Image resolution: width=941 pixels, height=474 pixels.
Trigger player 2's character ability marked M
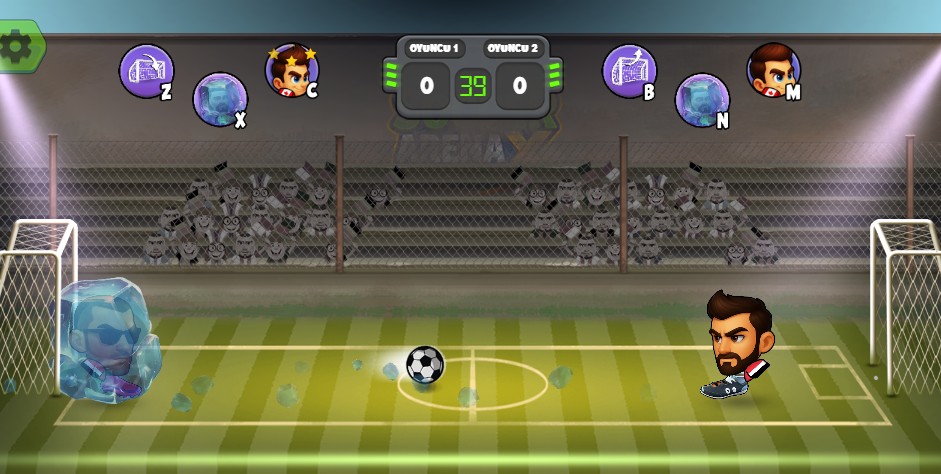[x=773, y=70]
